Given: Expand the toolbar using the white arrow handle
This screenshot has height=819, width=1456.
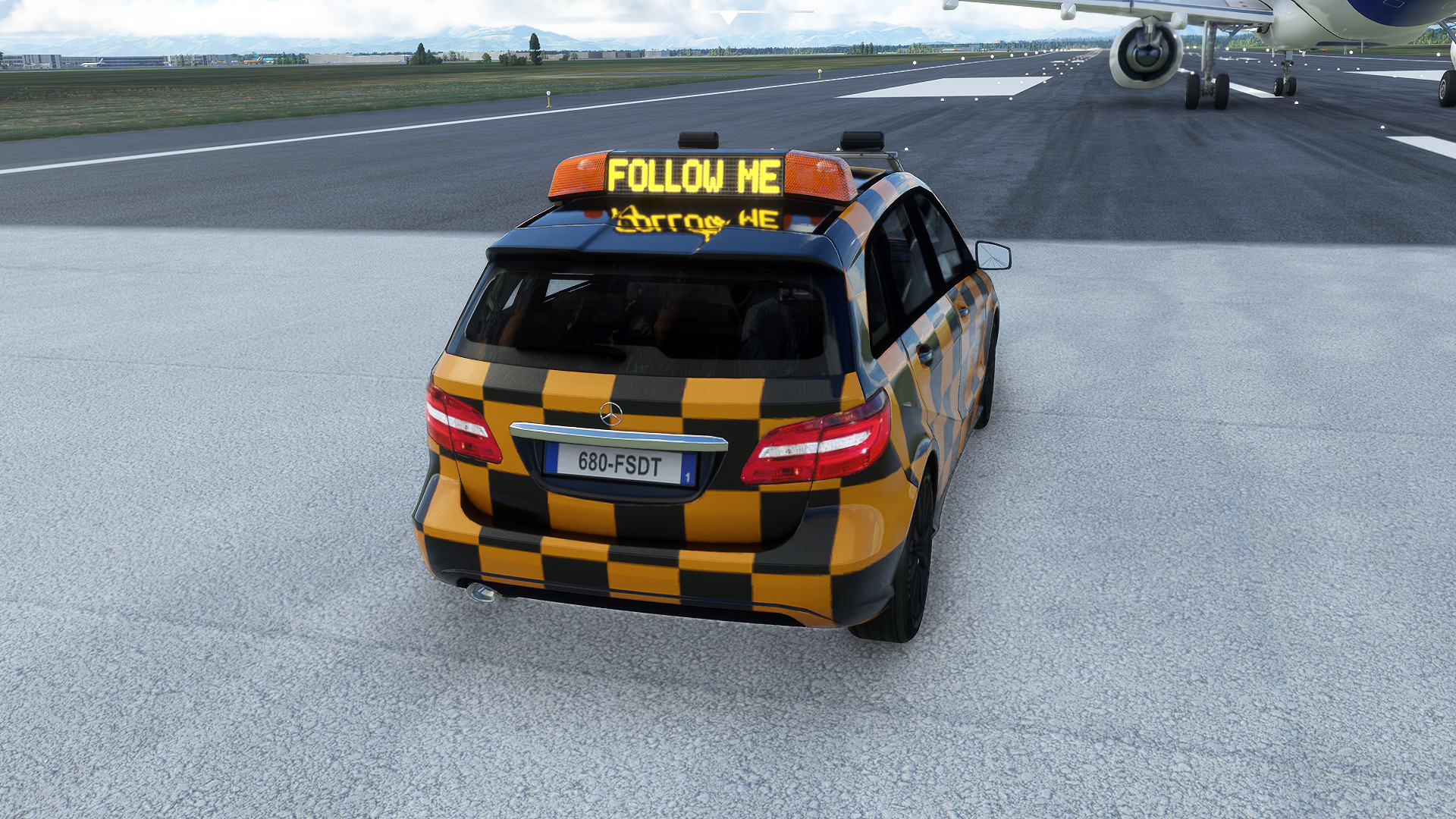Looking at the screenshot, I should point(728,17).
